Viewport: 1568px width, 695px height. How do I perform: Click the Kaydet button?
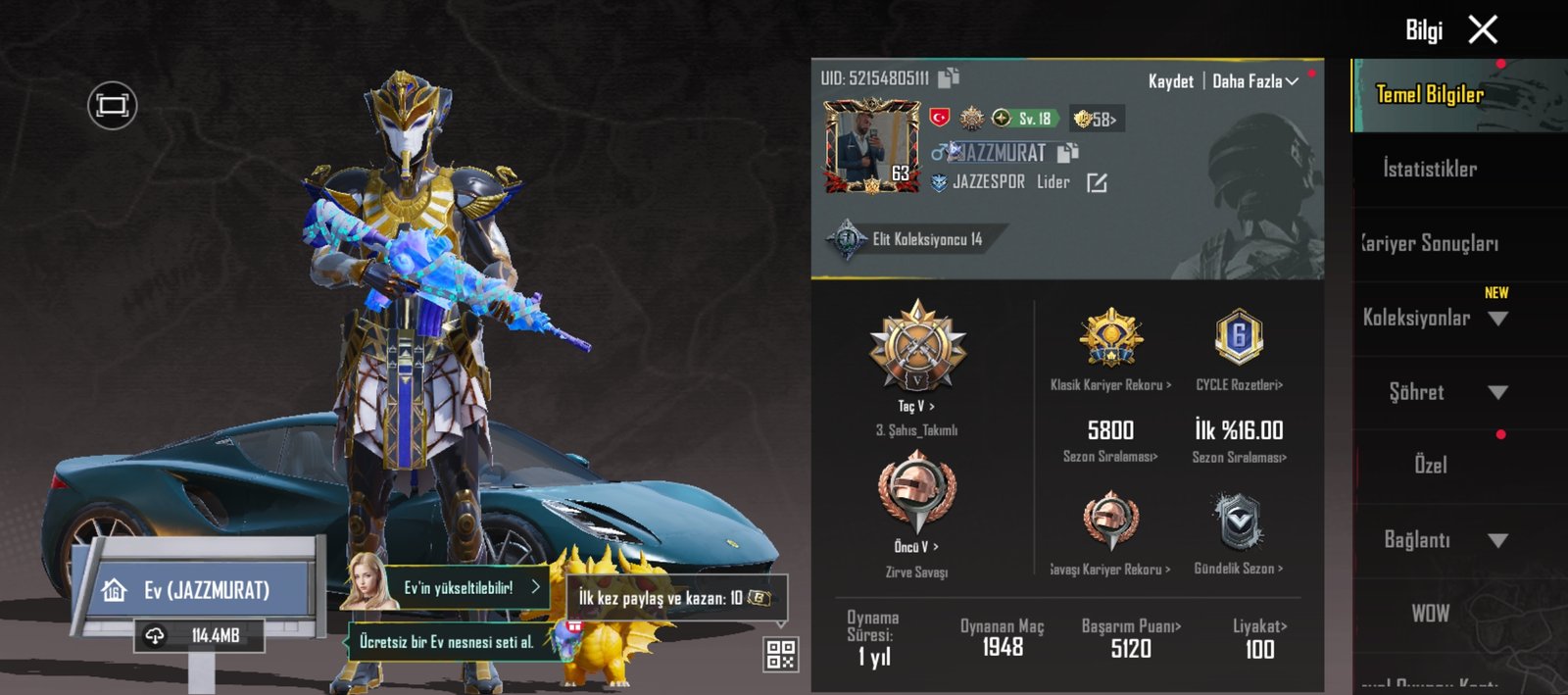click(1170, 81)
